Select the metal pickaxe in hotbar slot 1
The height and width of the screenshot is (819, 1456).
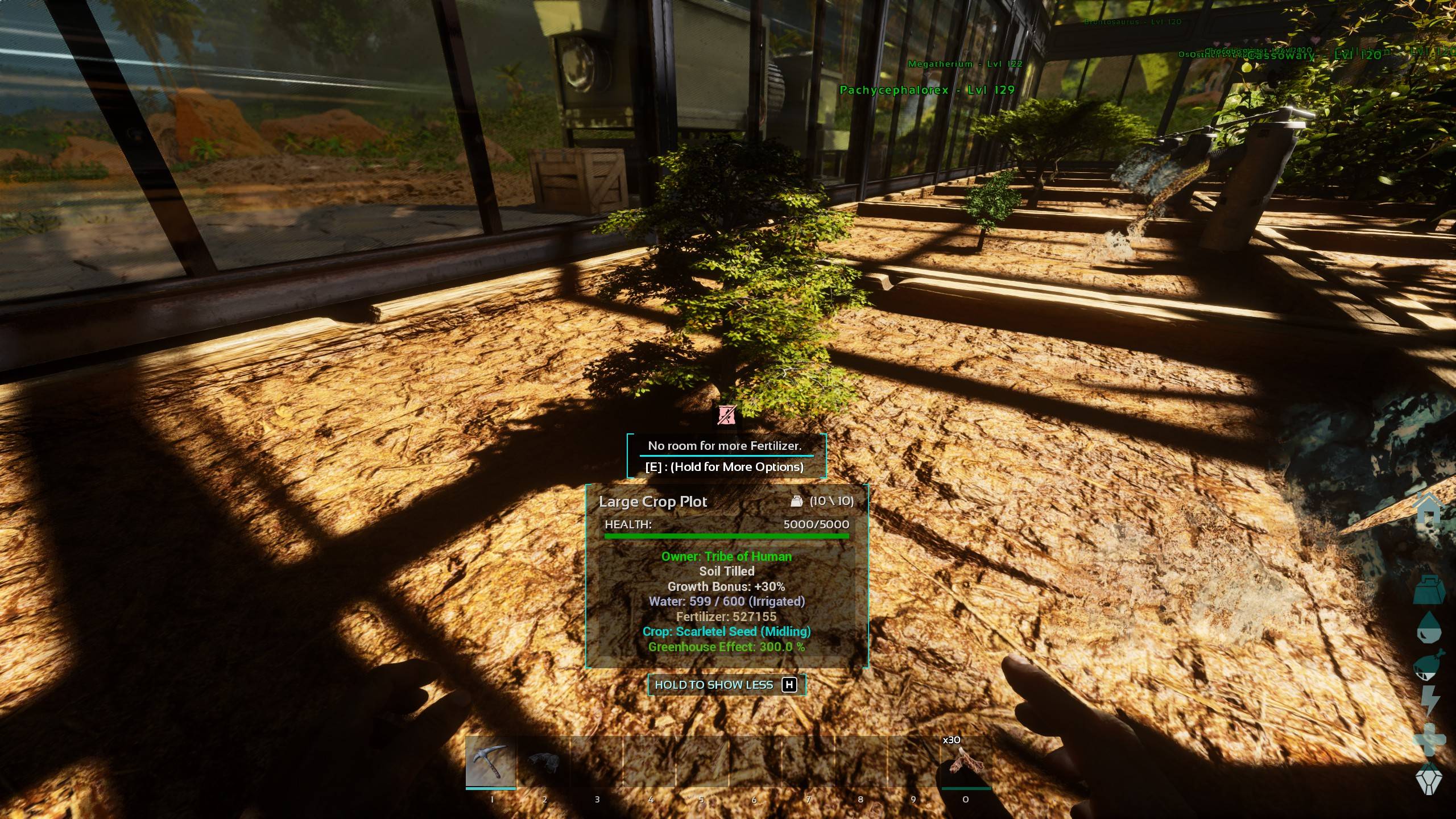[490, 762]
